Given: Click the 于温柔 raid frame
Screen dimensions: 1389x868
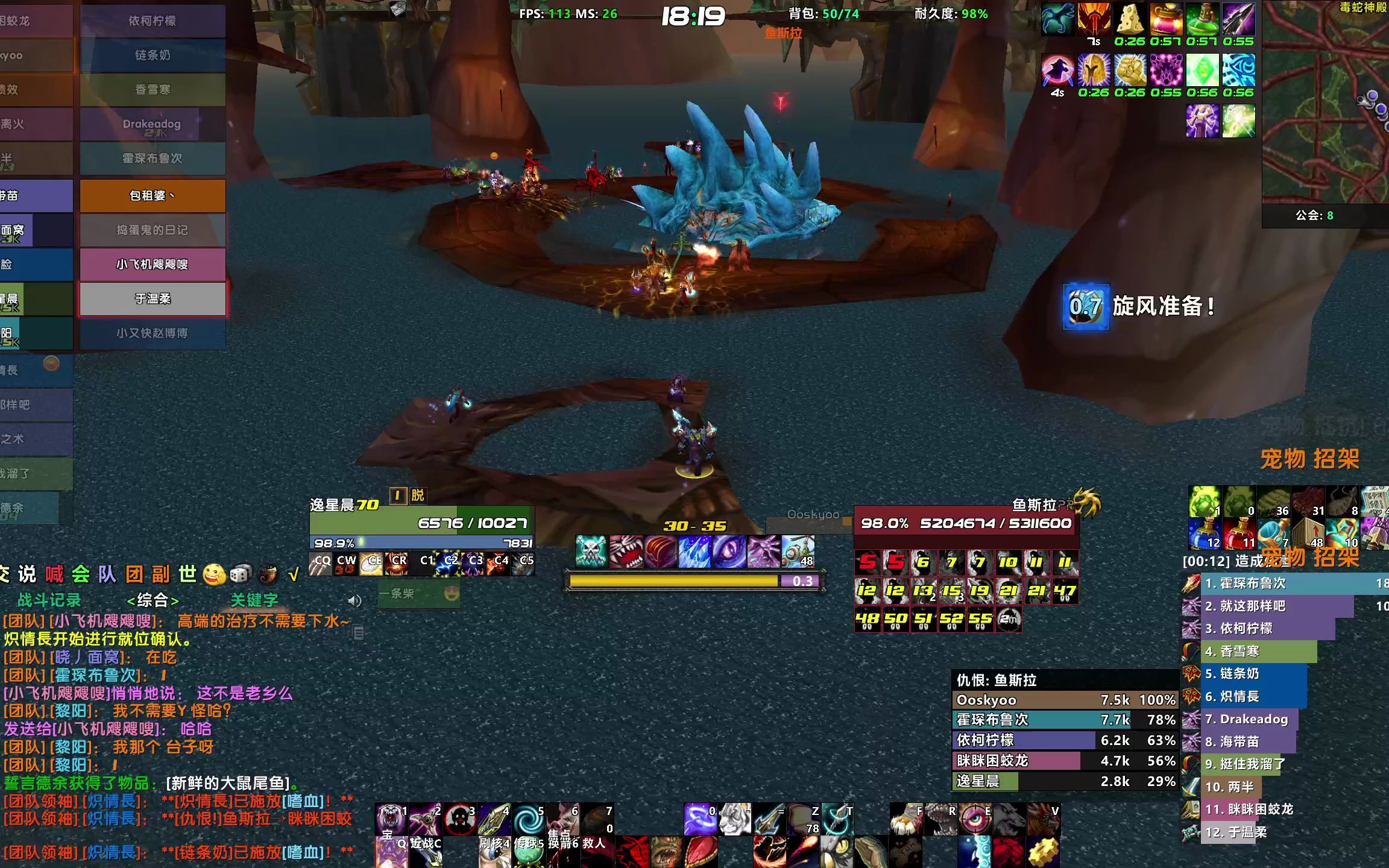Looking at the screenshot, I should pyautogui.click(x=153, y=299).
